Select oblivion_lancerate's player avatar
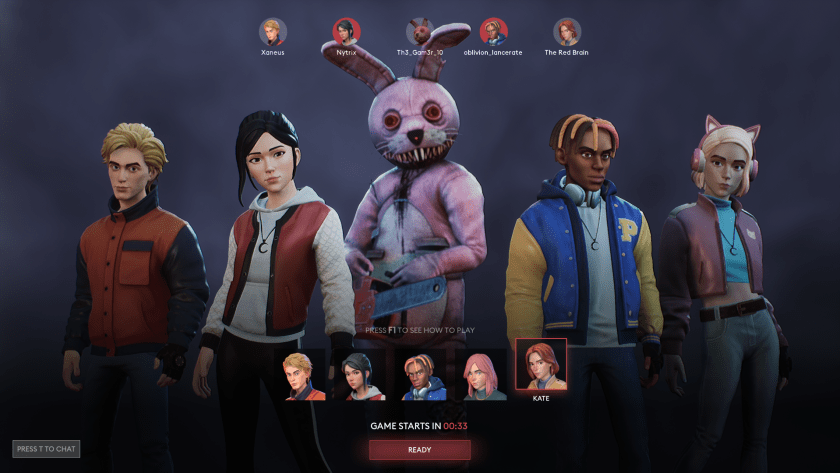This screenshot has height=473, width=840. tap(493, 32)
